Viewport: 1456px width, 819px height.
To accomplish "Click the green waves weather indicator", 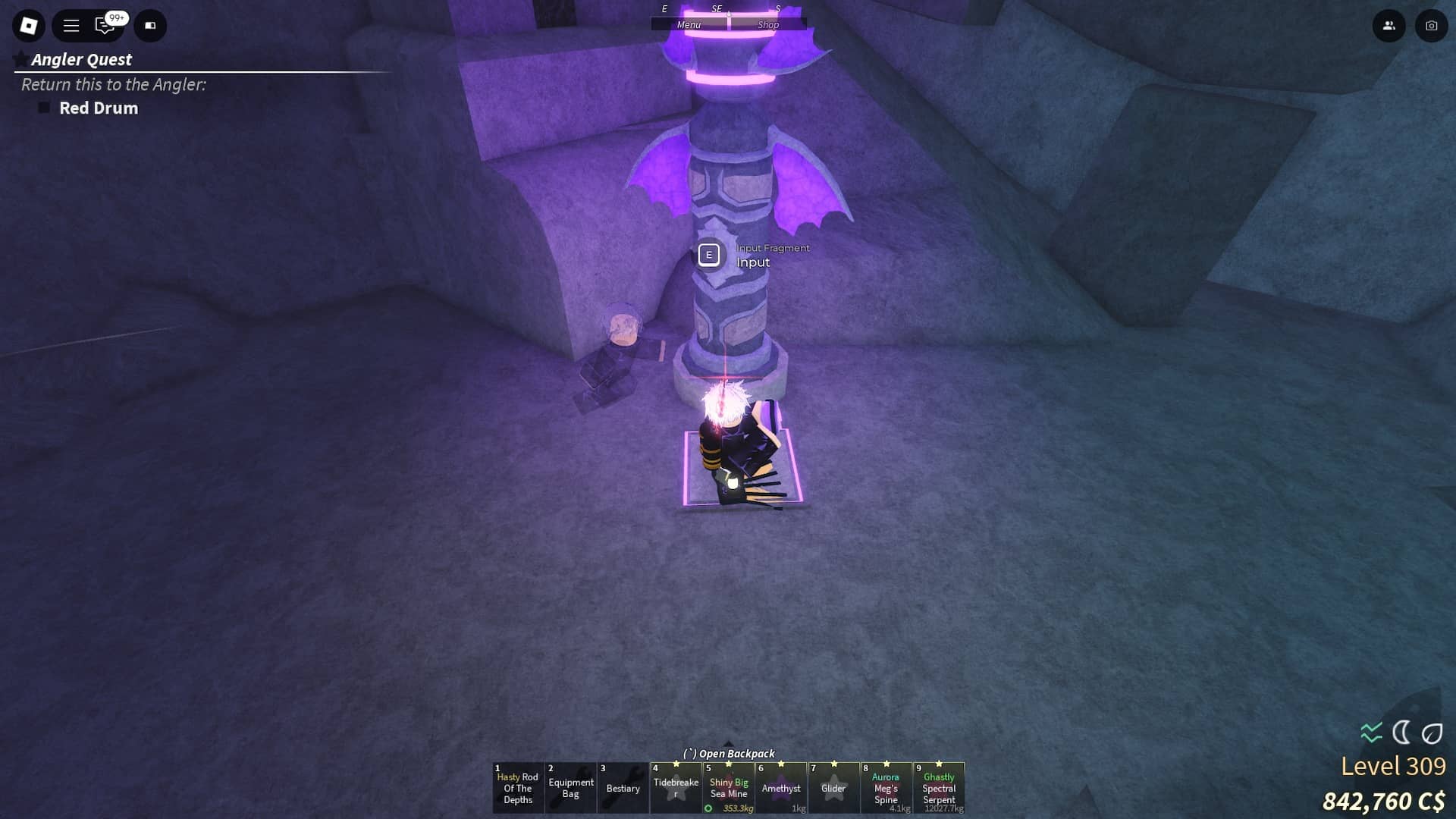I will point(1370,732).
